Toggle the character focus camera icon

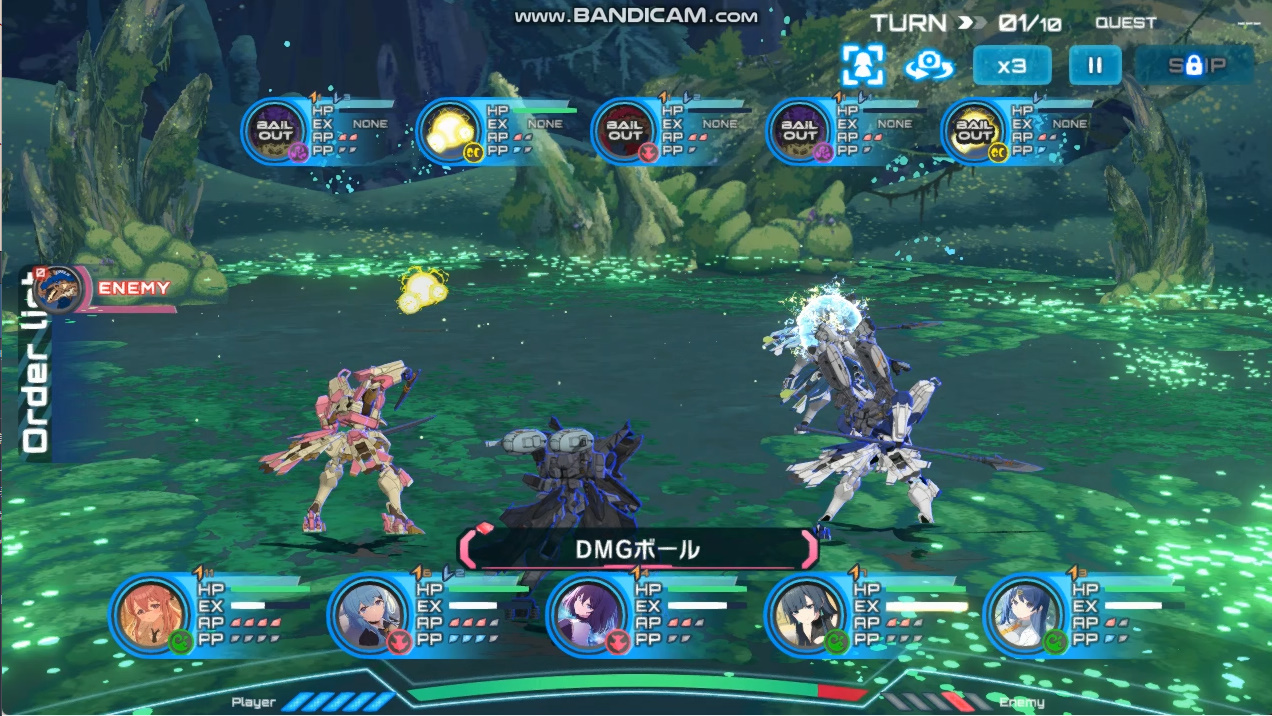(863, 66)
